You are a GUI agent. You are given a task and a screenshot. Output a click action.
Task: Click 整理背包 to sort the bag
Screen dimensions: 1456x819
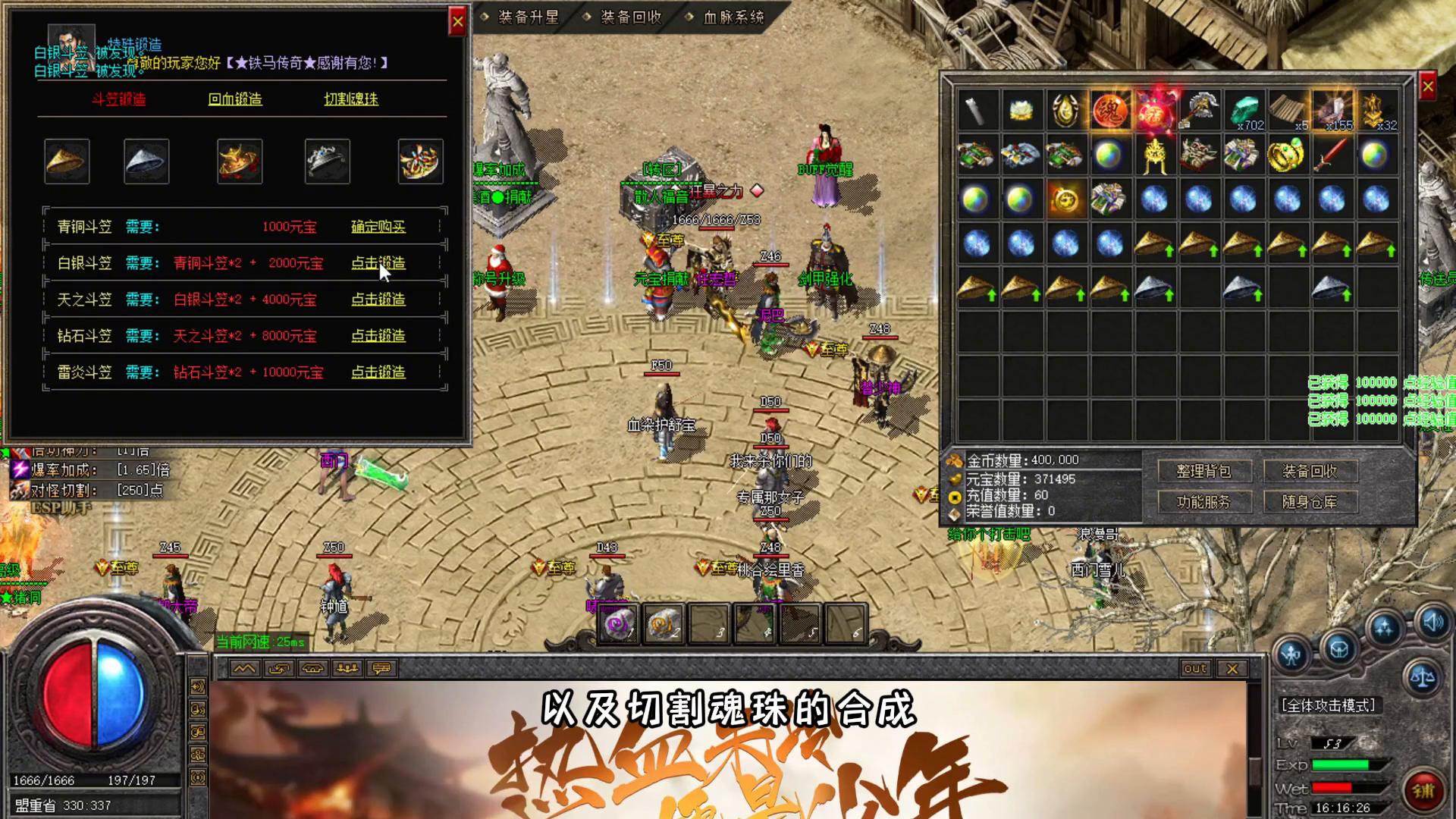point(1203,472)
